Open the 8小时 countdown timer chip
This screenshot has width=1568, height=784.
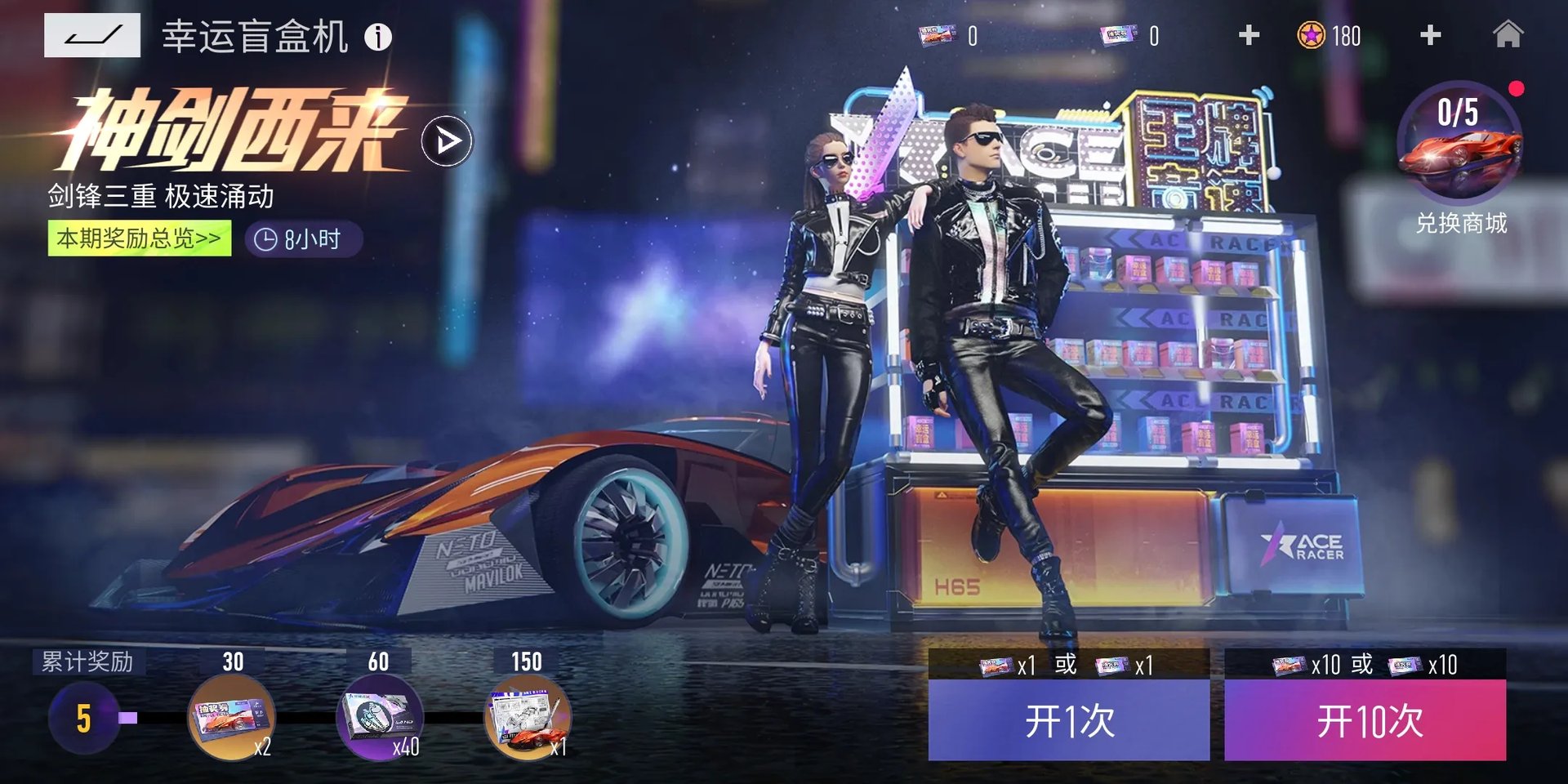[301, 240]
